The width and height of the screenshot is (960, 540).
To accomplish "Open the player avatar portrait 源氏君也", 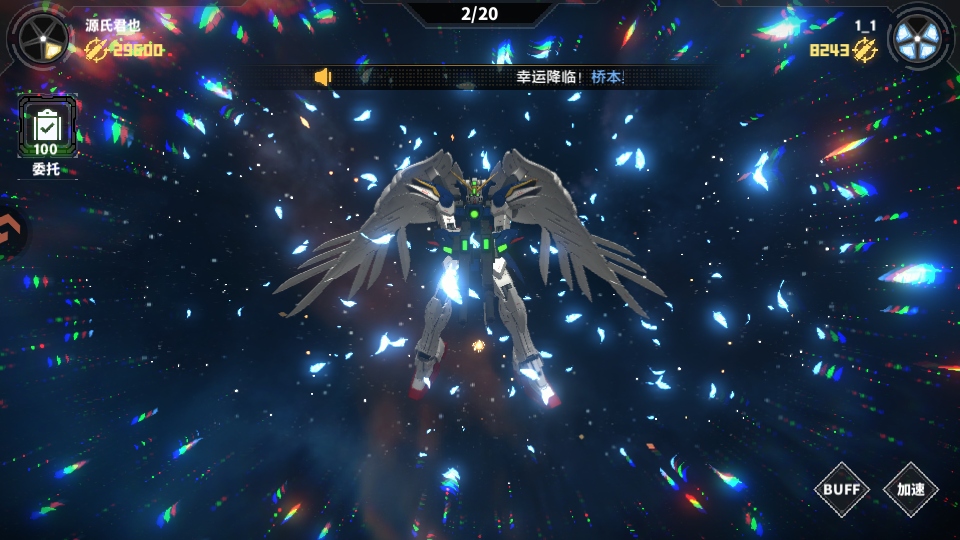I will point(42,39).
